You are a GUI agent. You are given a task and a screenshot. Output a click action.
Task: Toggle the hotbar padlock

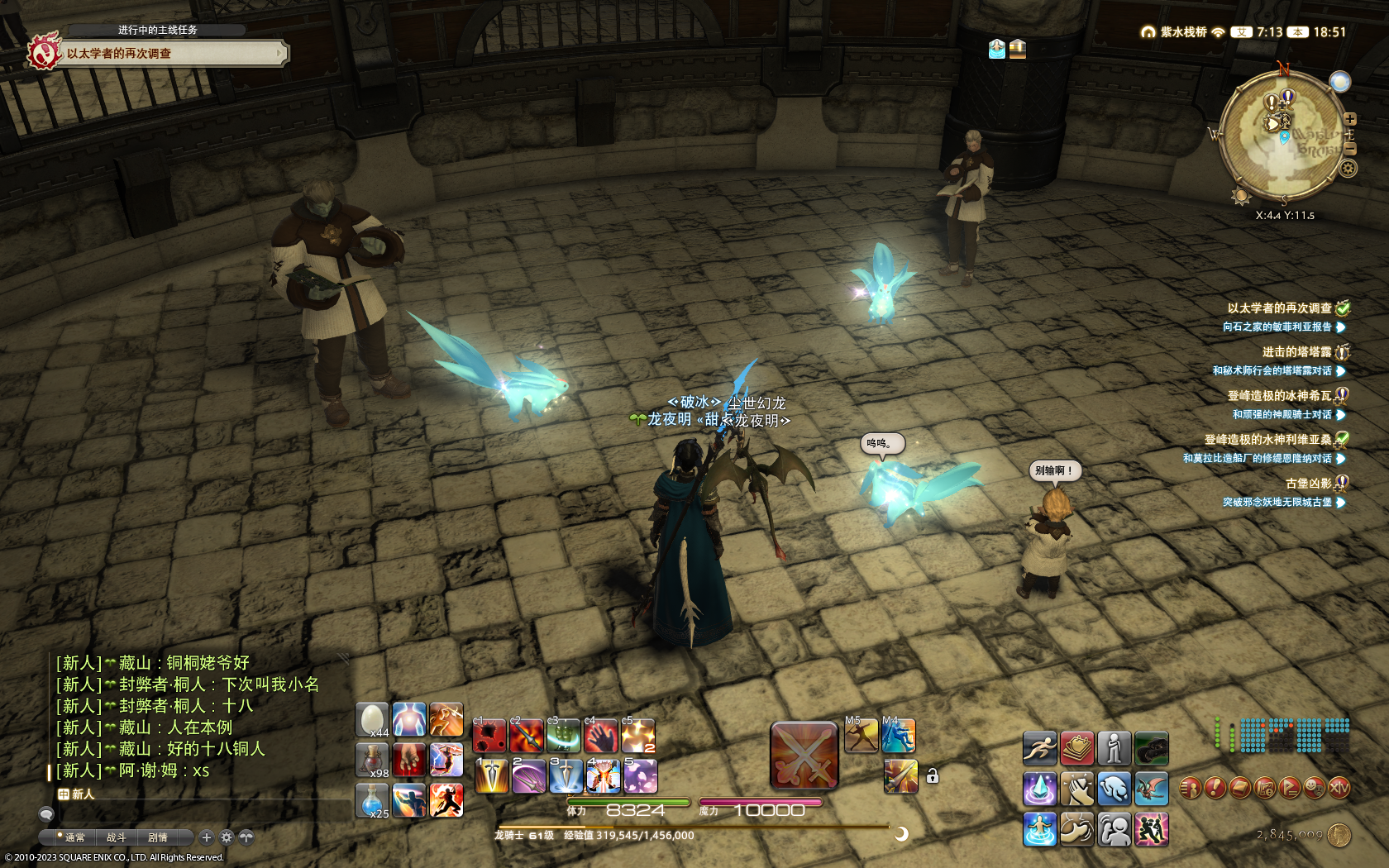point(932,776)
